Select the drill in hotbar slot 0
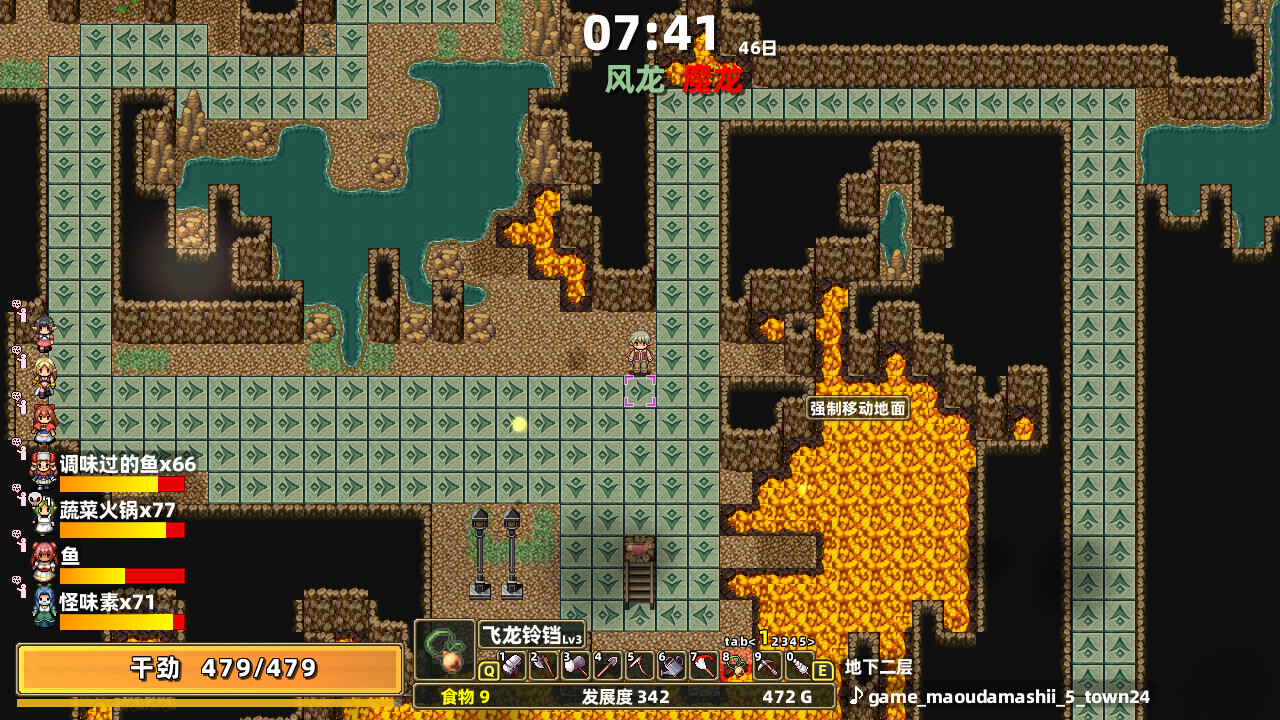 [800, 666]
